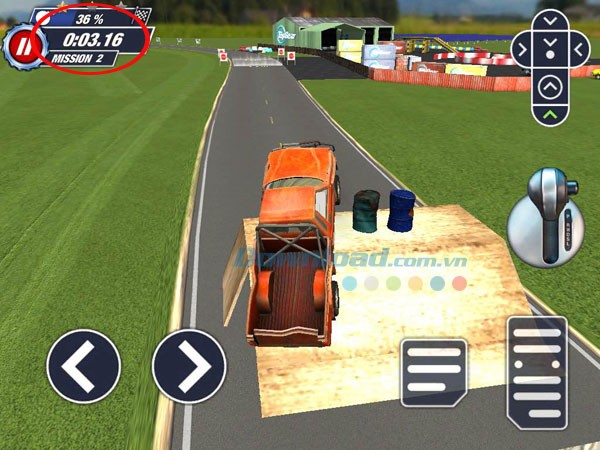Click the circled up-arrow camera button
Viewport: 600px width, 450px height.
click(550, 87)
